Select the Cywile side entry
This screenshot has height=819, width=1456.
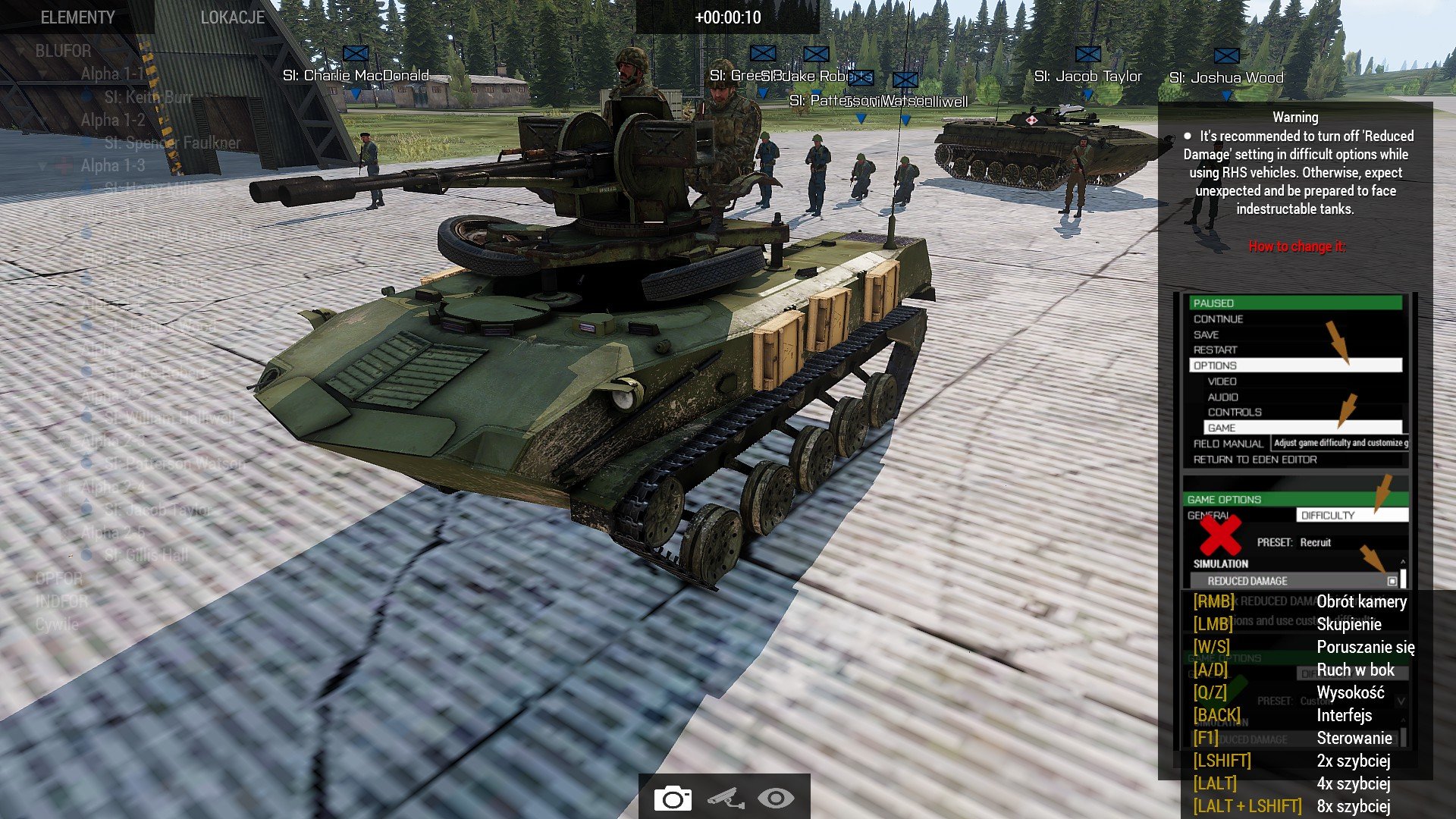point(57,624)
